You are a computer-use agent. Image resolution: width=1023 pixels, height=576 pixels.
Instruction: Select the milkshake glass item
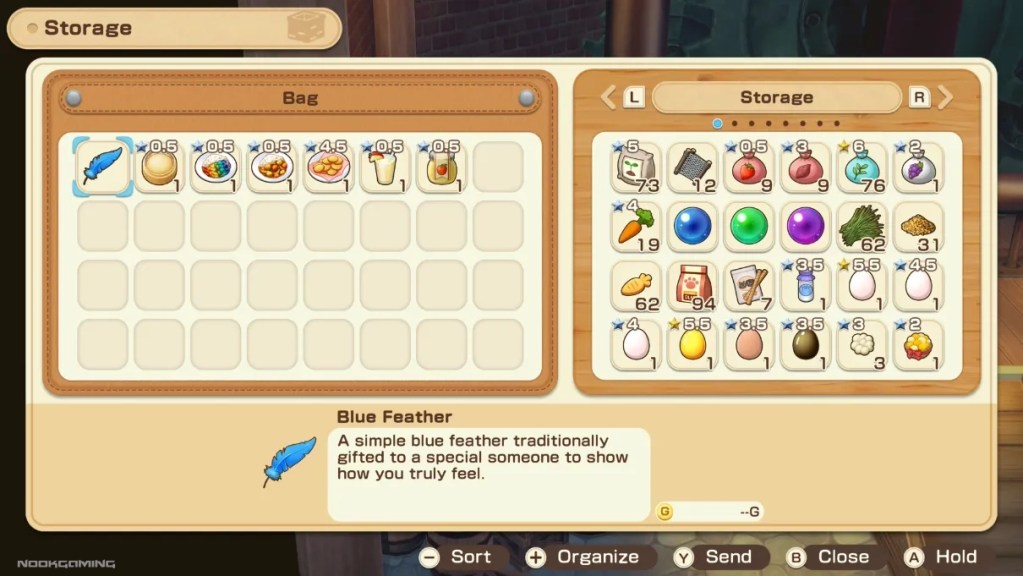[x=384, y=167]
